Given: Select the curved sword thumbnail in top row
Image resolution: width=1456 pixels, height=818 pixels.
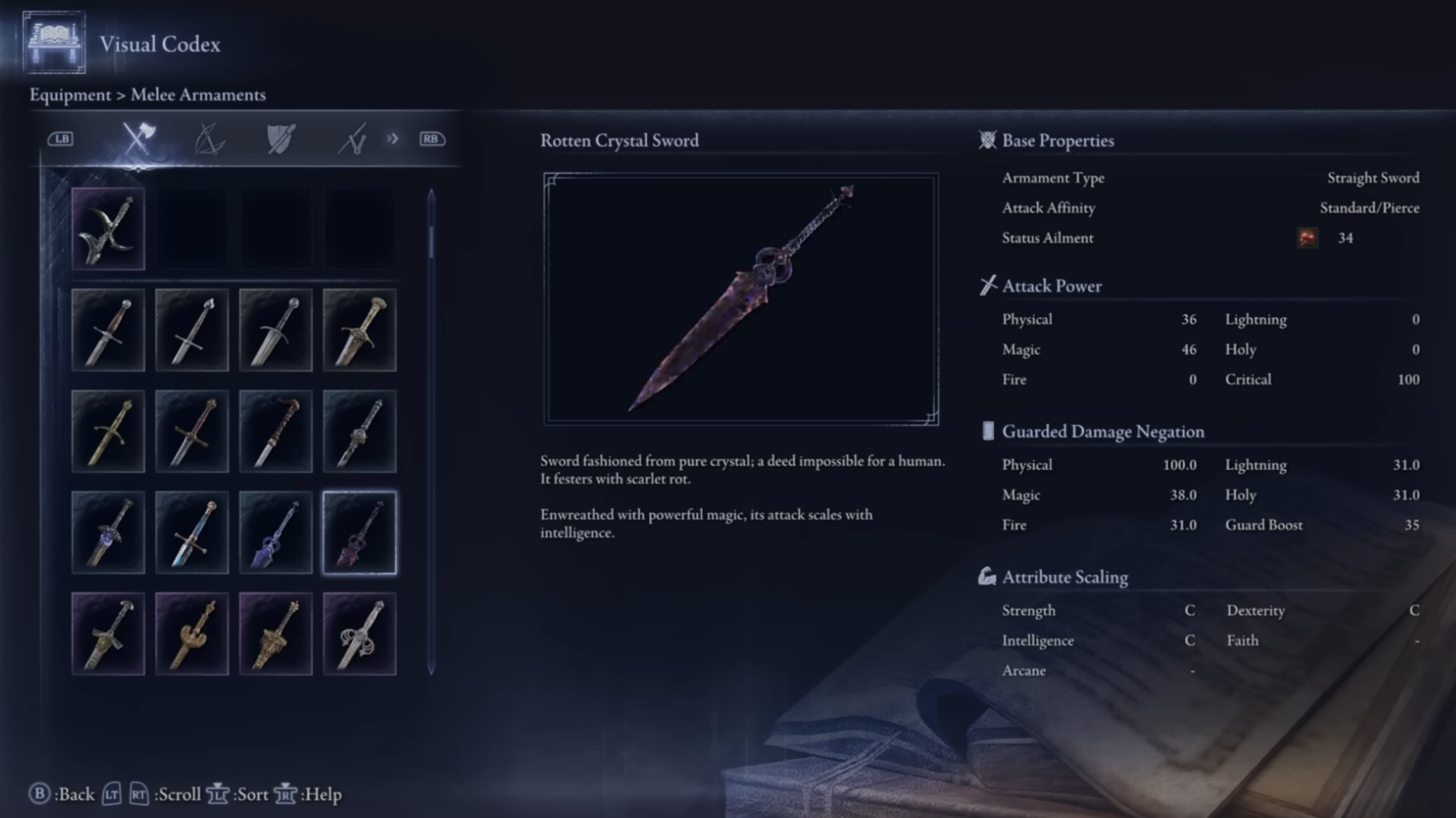Looking at the screenshot, I should click(x=108, y=227).
